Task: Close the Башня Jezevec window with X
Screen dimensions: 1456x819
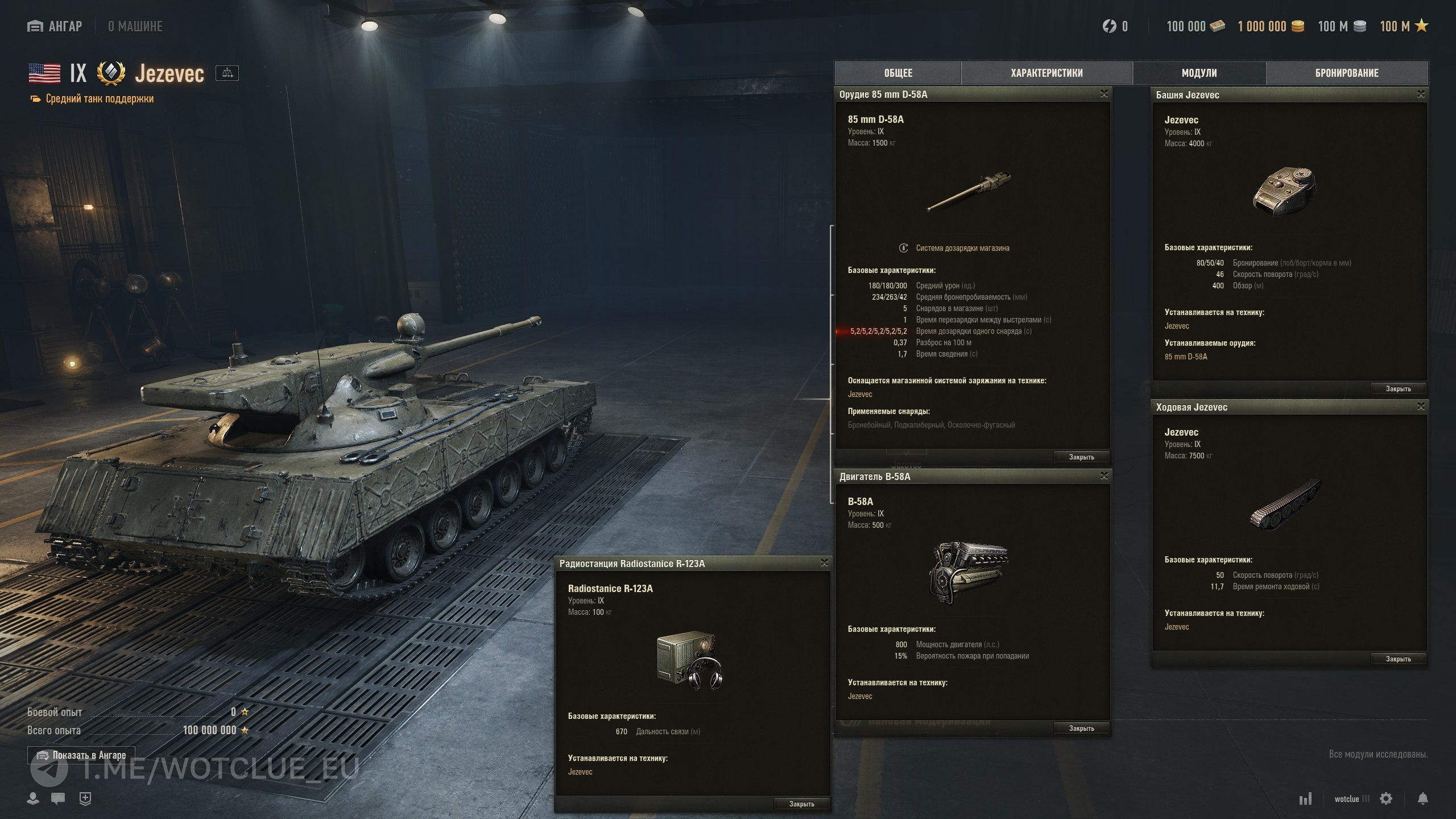Action: (x=1421, y=94)
